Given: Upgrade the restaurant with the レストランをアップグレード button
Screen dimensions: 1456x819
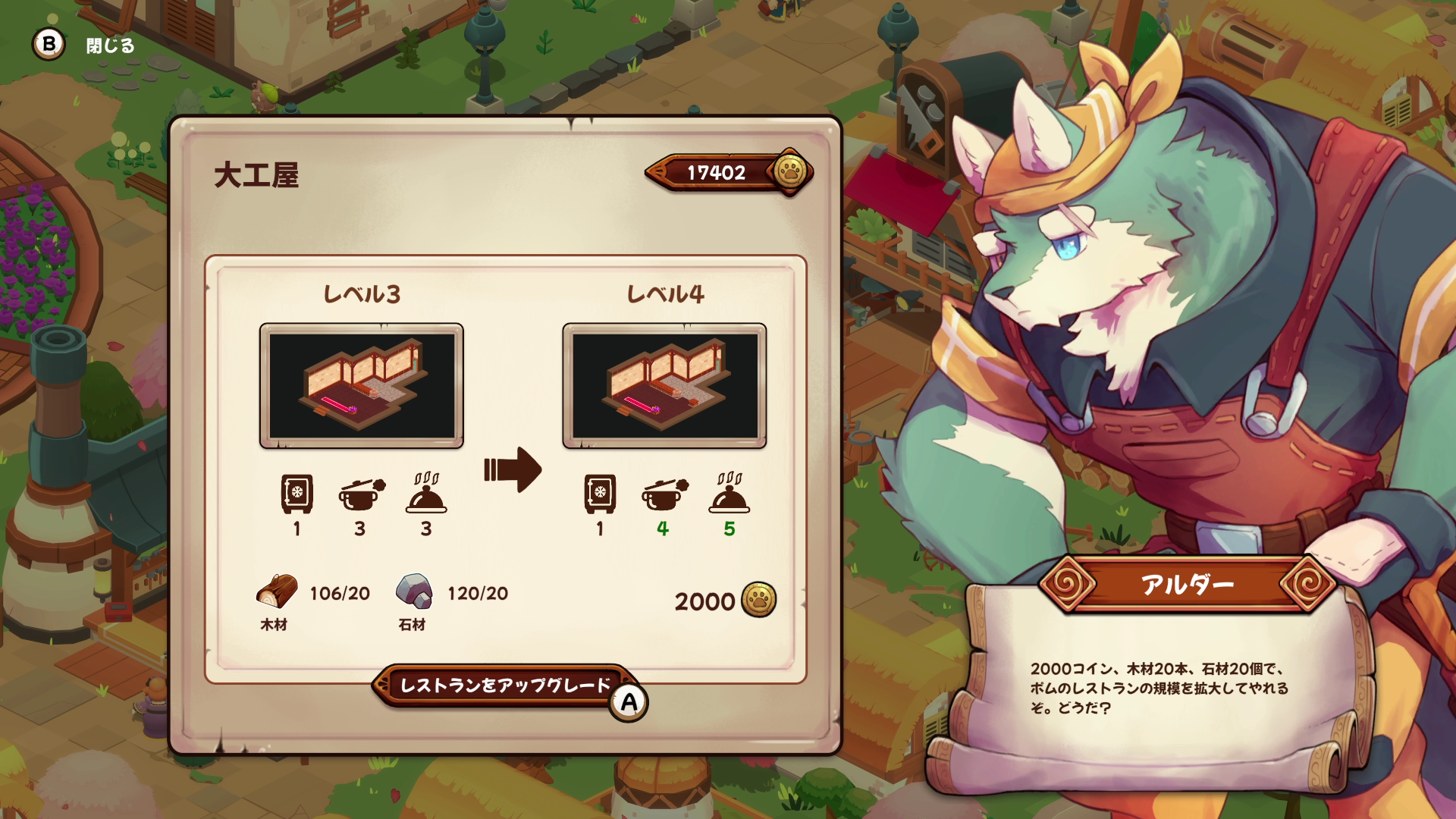Looking at the screenshot, I should coord(505,686).
